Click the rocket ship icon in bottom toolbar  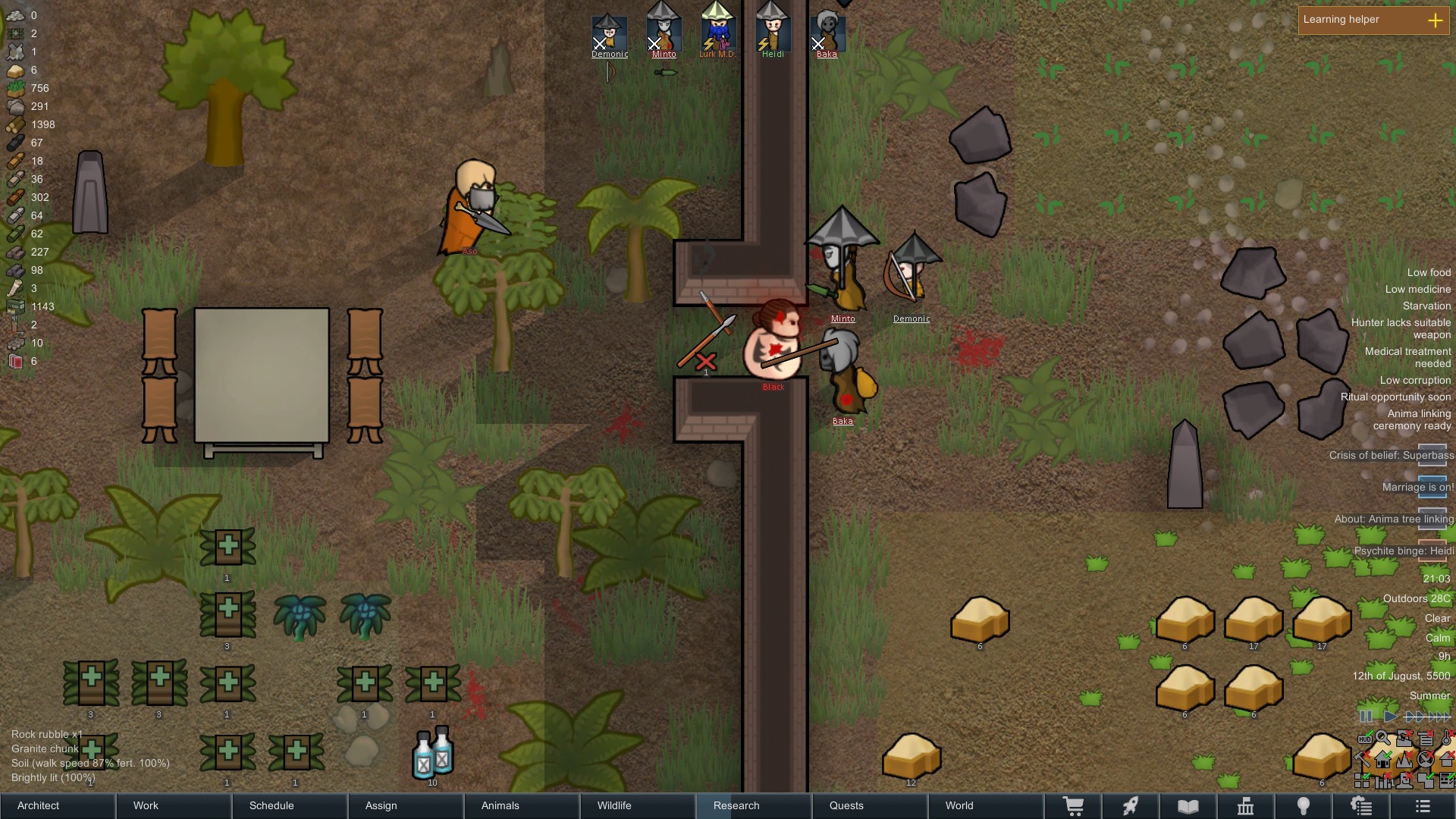(x=1131, y=805)
